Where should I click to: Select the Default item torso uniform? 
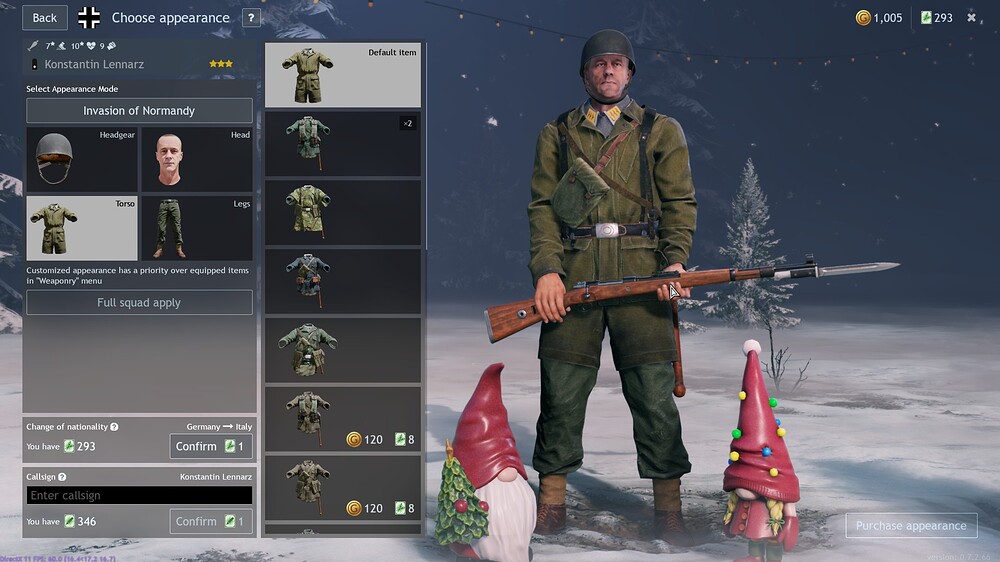coord(343,75)
